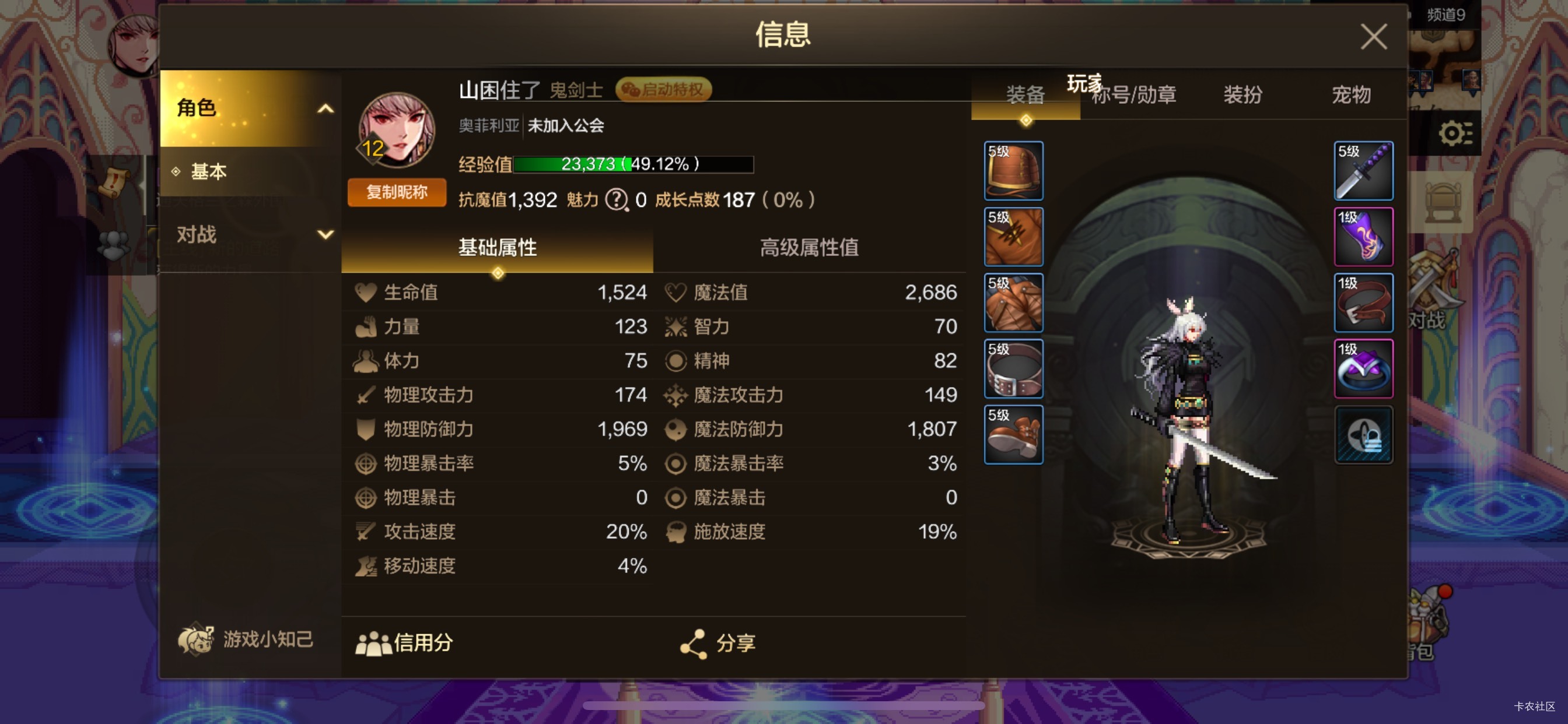1568x724 pixels.
Task: Switch to the 高级属性值 tab
Action: (808, 248)
